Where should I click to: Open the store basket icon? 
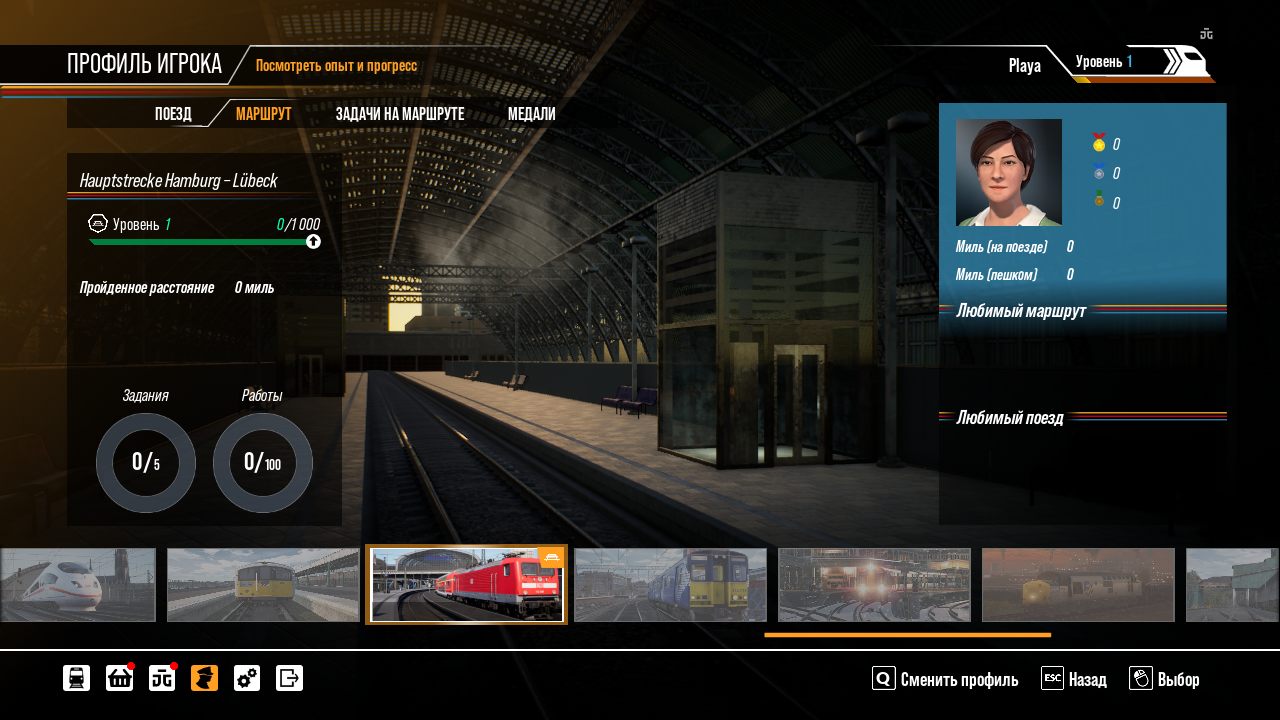tap(119, 678)
